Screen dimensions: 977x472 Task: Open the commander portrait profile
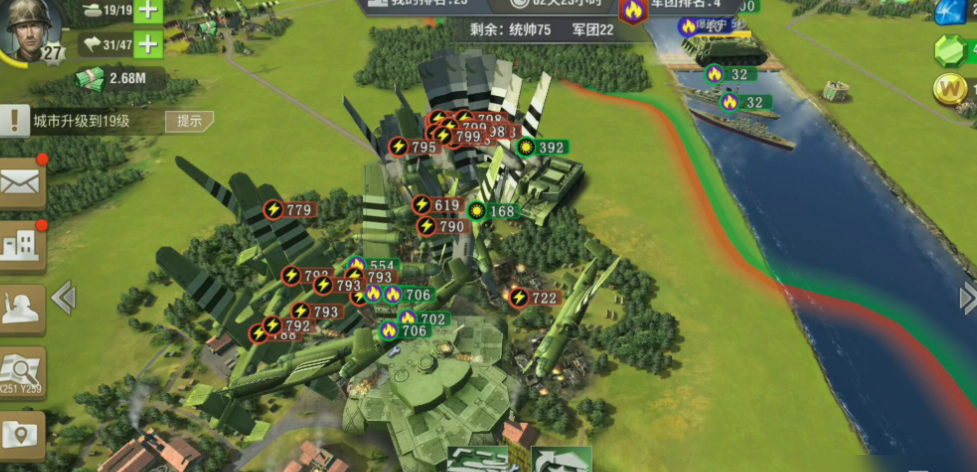(31, 32)
